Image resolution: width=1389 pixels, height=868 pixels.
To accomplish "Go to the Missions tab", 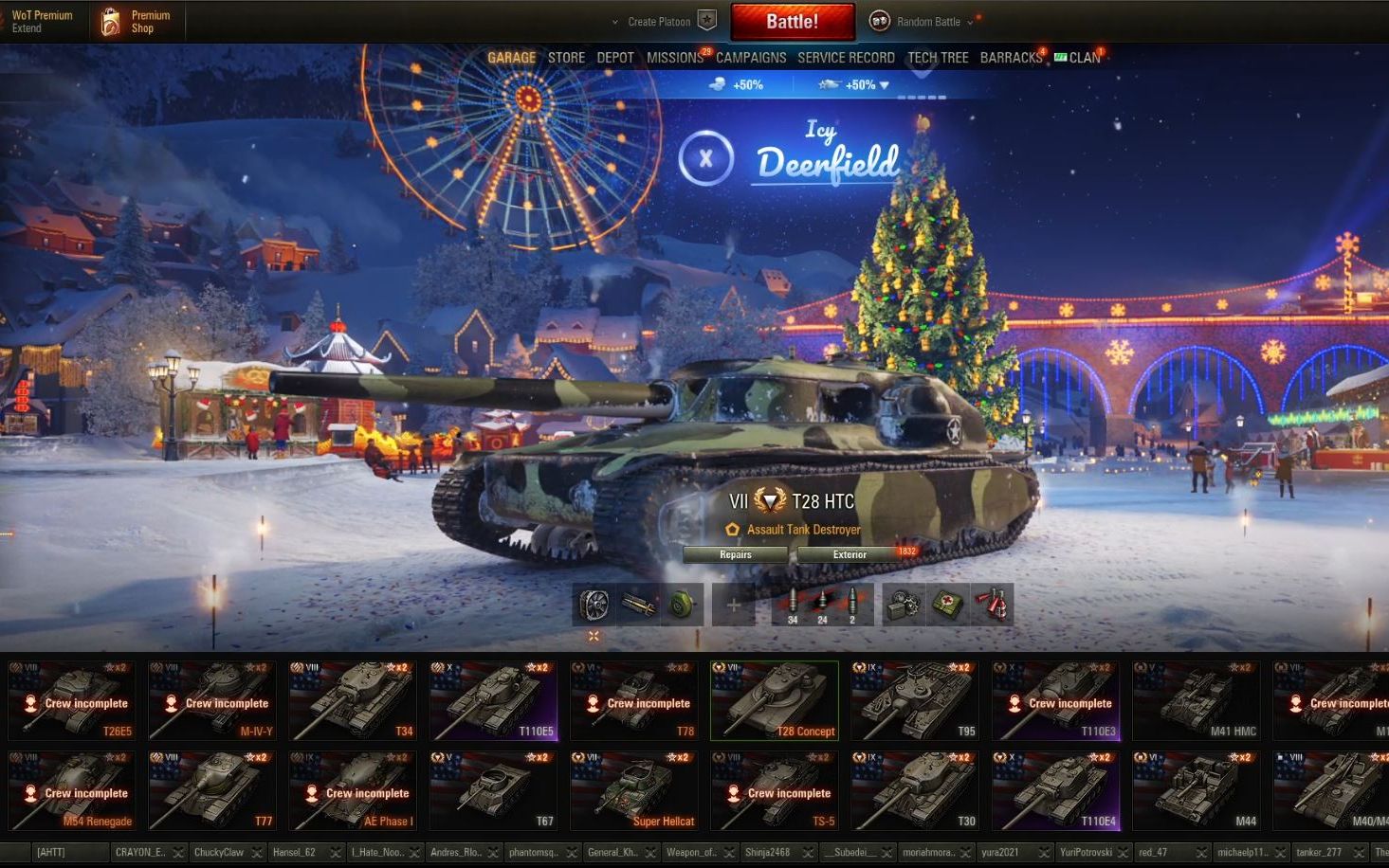I will coord(674,58).
